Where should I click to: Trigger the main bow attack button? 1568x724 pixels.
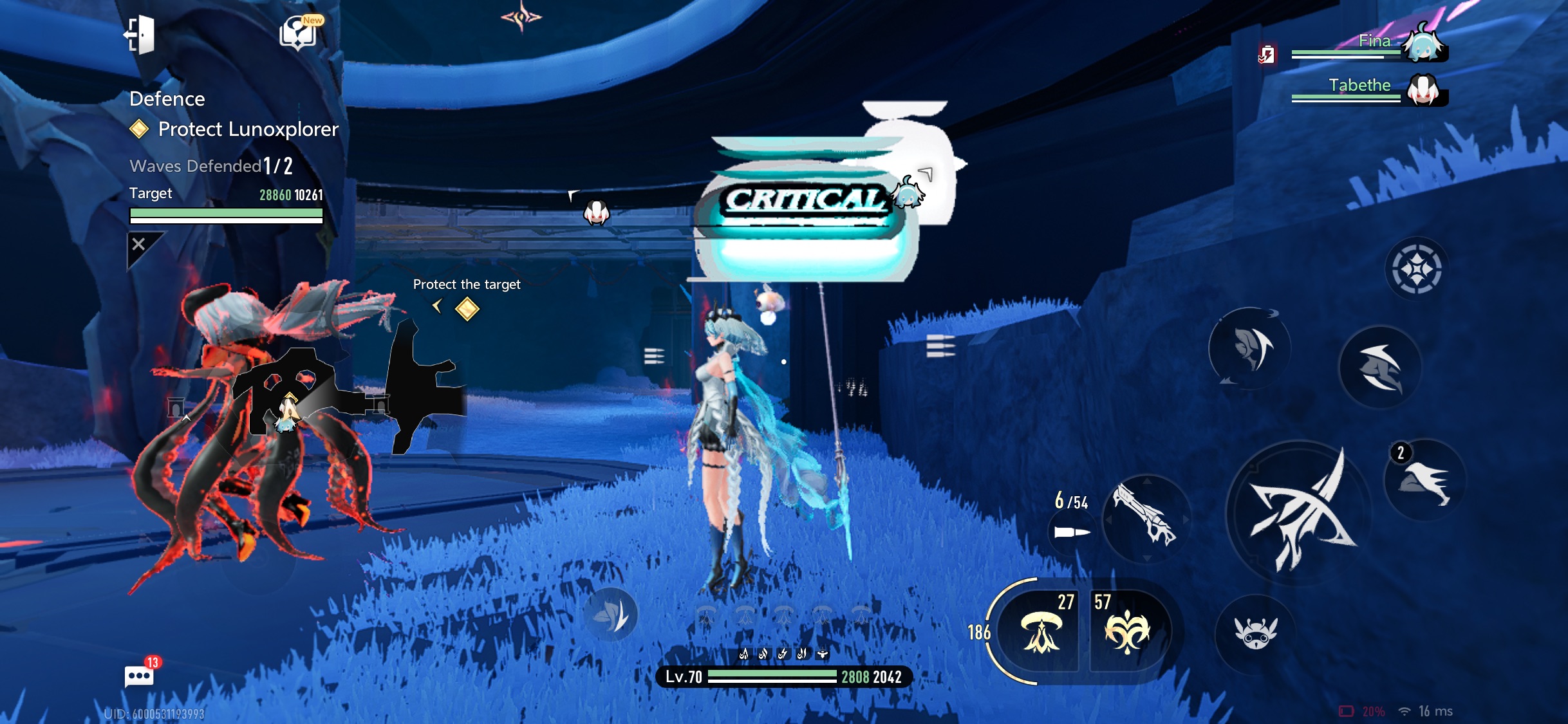point(1300,513)
